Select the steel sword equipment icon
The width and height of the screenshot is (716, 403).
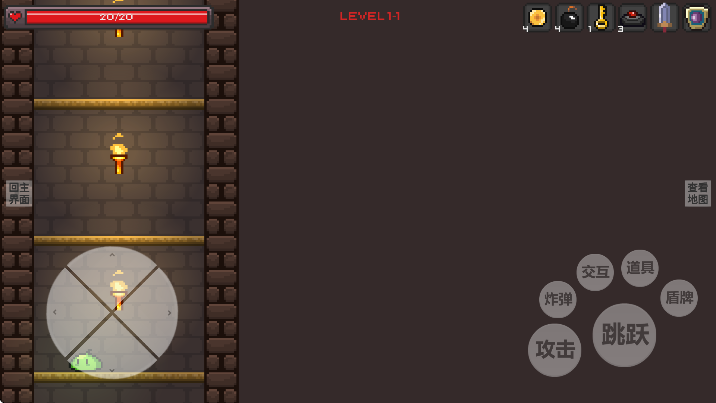pyautogui.click(x=665, y=17)
